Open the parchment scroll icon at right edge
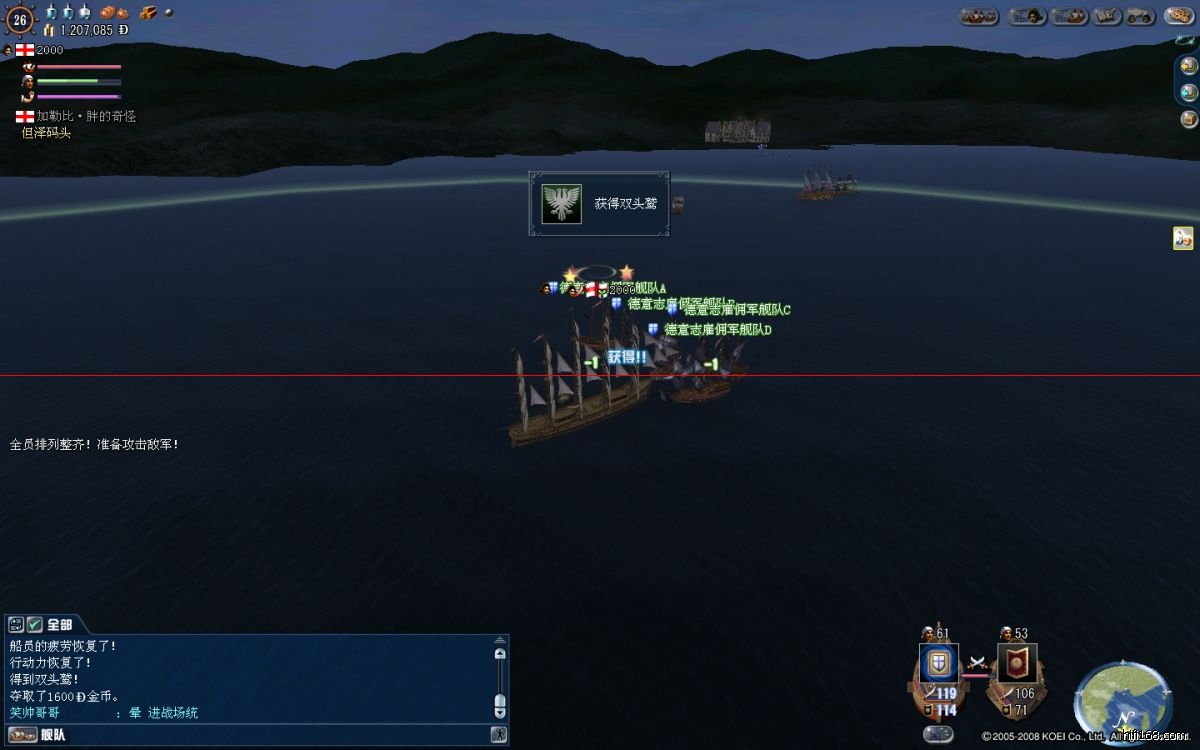1200x750 pixels. click(1183, 238)
